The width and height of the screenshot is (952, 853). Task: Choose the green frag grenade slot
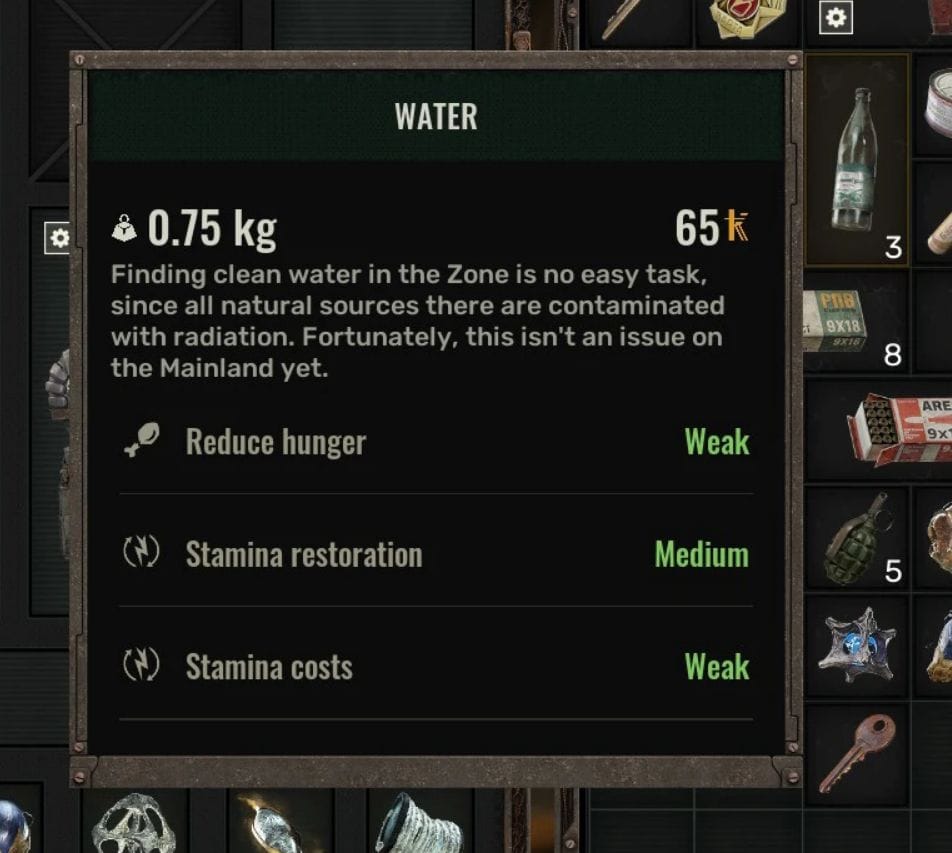pos(857,538)
